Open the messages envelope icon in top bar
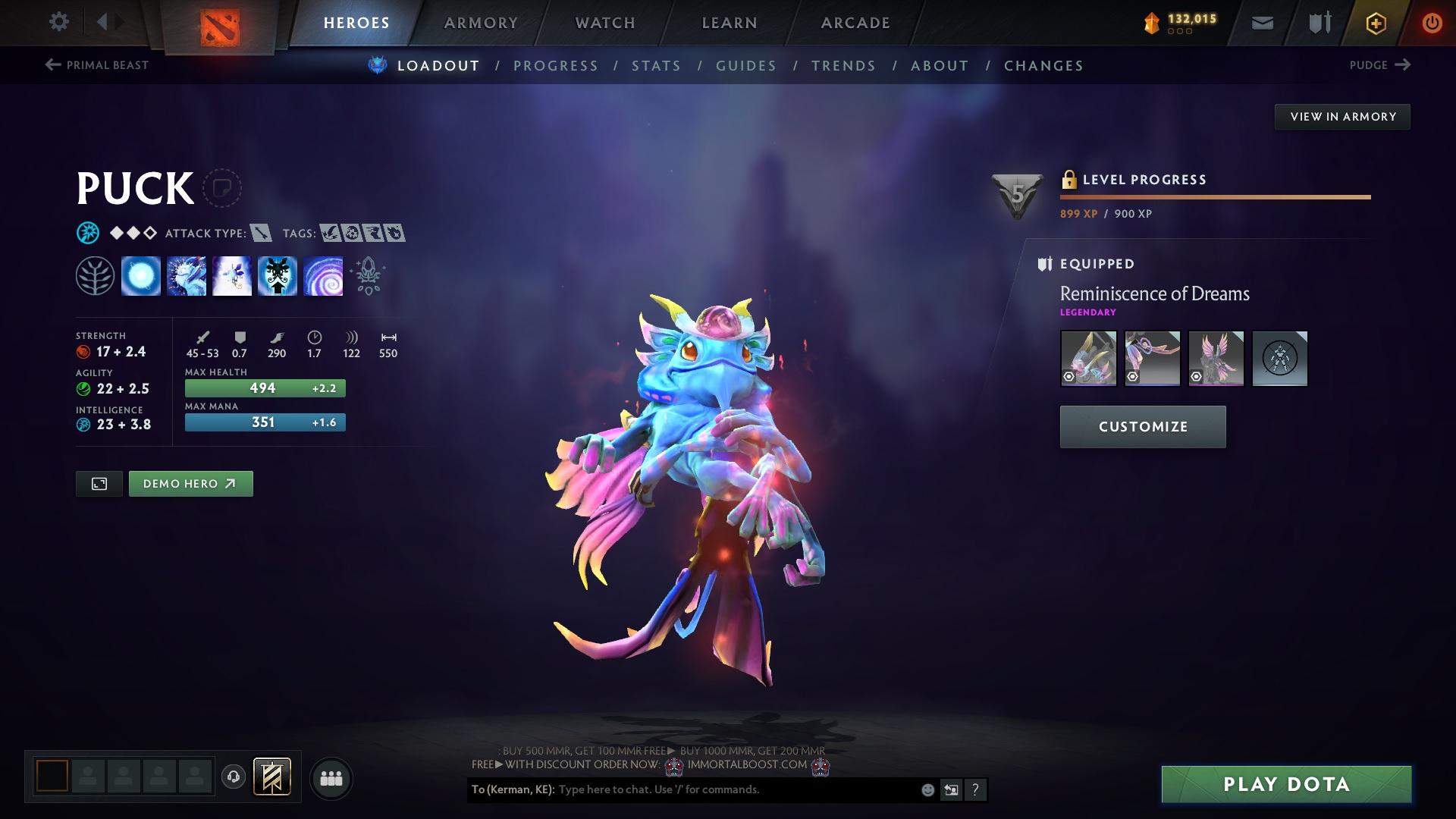The height and width of the screenshot is (819, 1456). pos(1261,22)
